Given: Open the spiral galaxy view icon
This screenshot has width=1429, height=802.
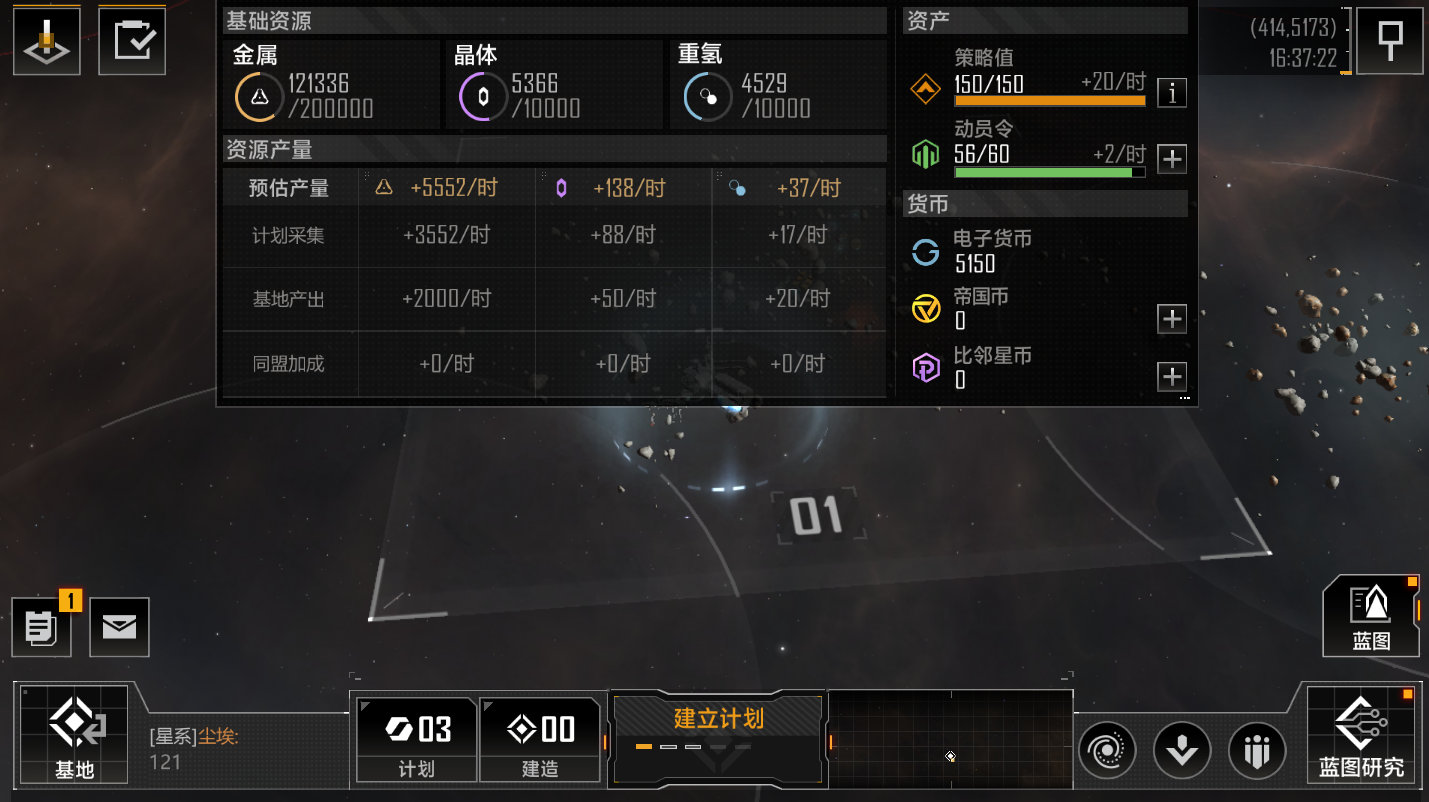Looking at the screenshot, I should click(x=1107, y=750).
